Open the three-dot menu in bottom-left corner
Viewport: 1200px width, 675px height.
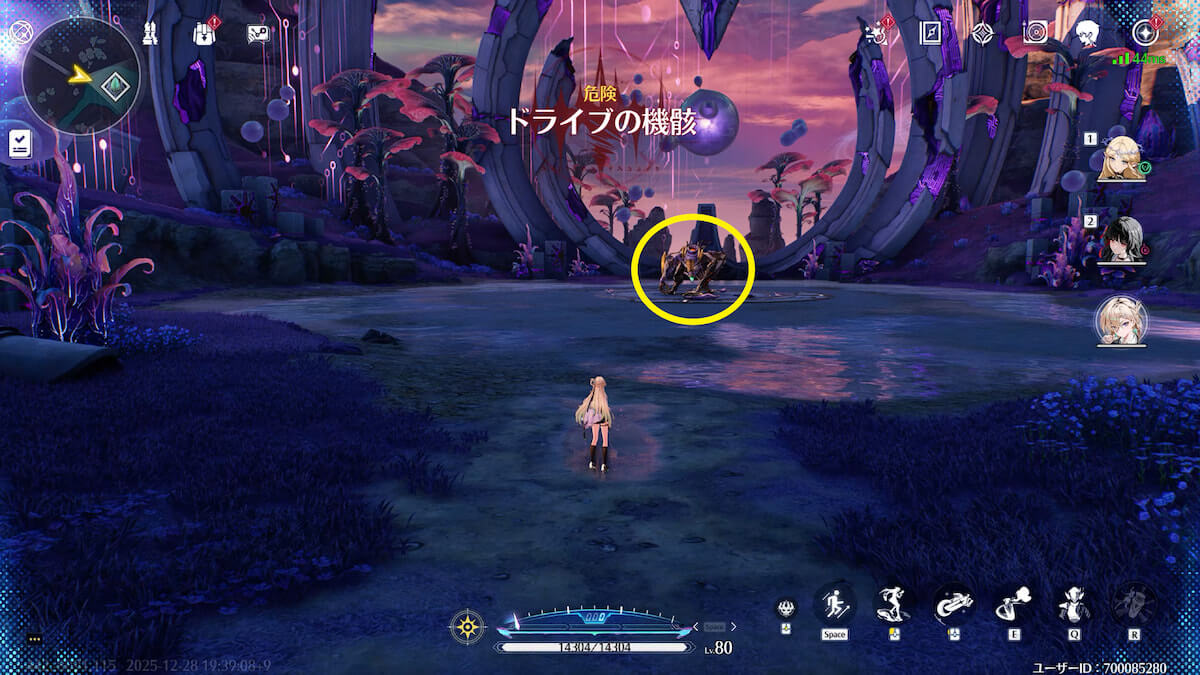pos(33,638)
